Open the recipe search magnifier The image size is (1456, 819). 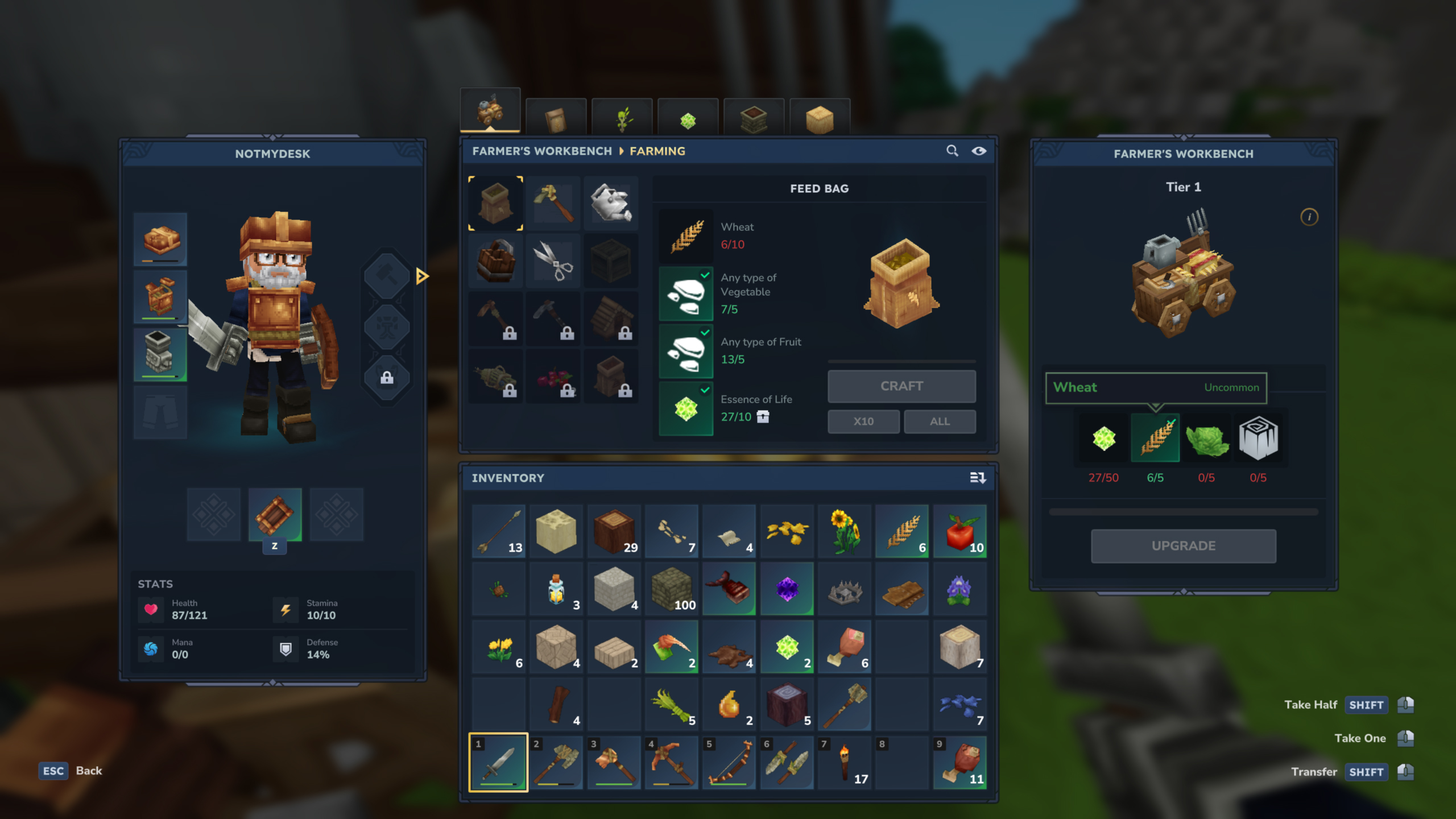953,151
